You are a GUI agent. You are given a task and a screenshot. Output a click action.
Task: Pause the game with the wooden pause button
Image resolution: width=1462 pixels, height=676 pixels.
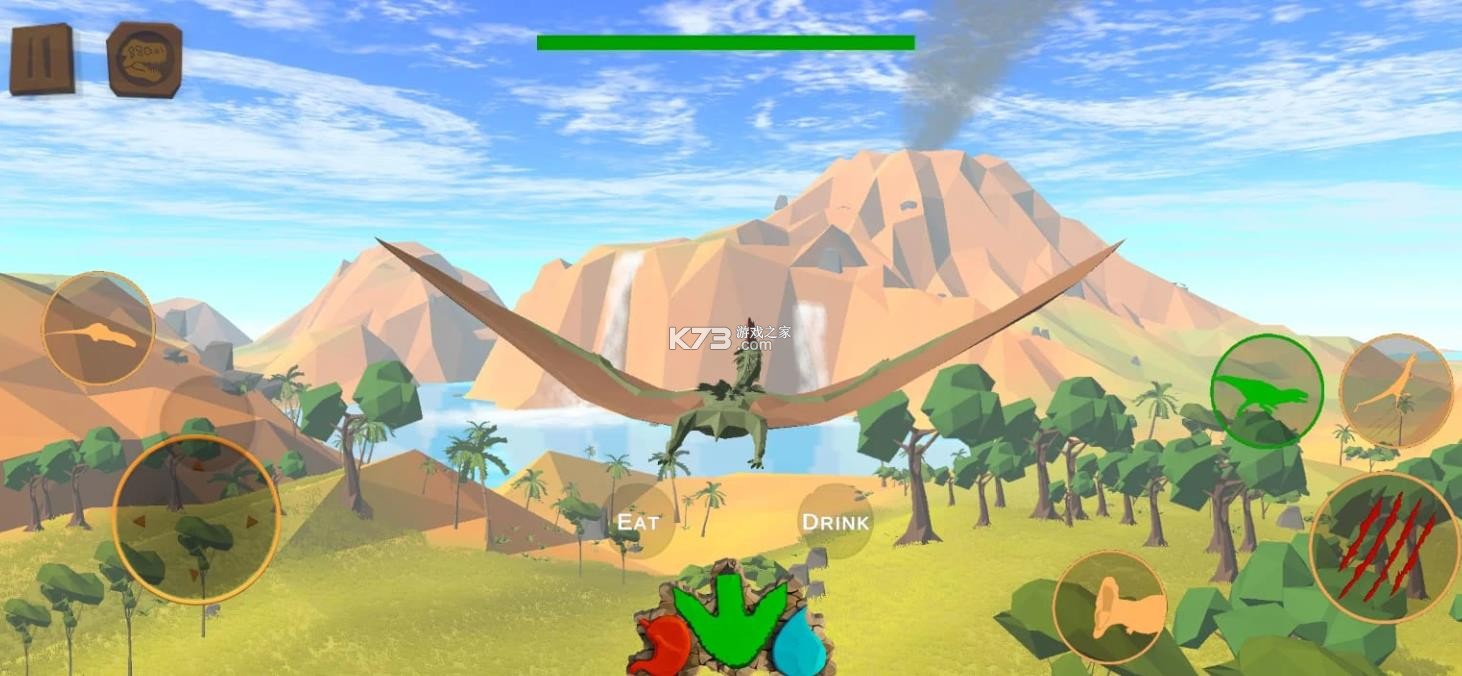click(42, 59)
